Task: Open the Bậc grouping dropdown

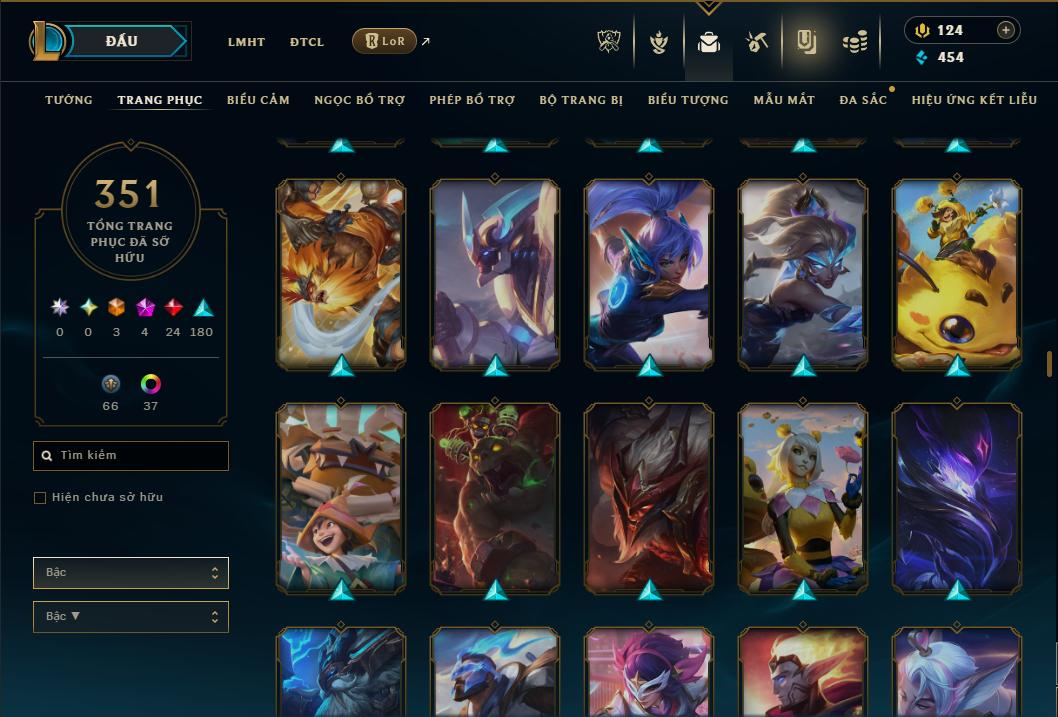Action: [131, 573]
